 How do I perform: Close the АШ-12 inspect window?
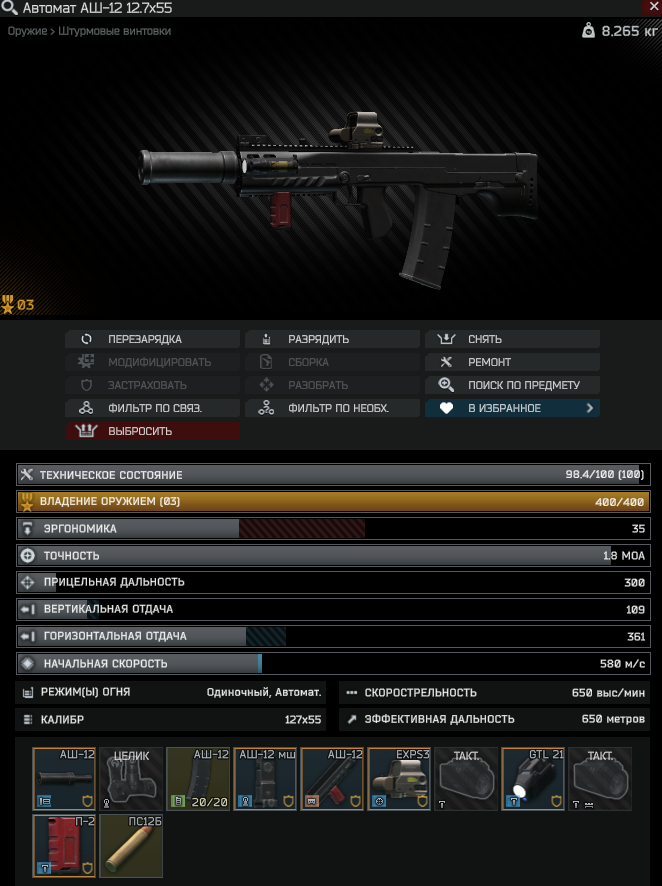652,8
